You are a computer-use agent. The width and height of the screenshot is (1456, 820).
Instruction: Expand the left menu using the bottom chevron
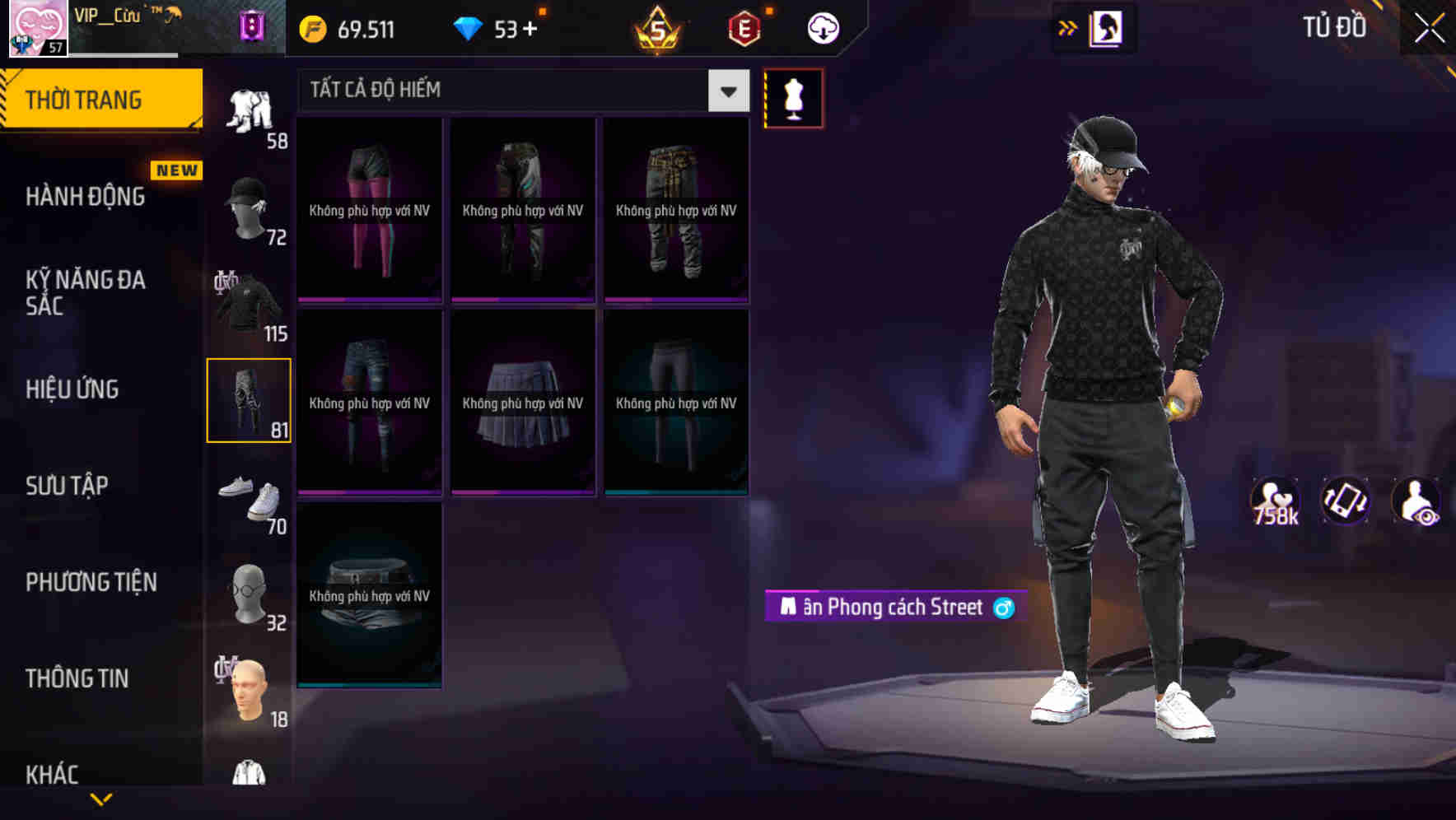(x=100, y=797)
